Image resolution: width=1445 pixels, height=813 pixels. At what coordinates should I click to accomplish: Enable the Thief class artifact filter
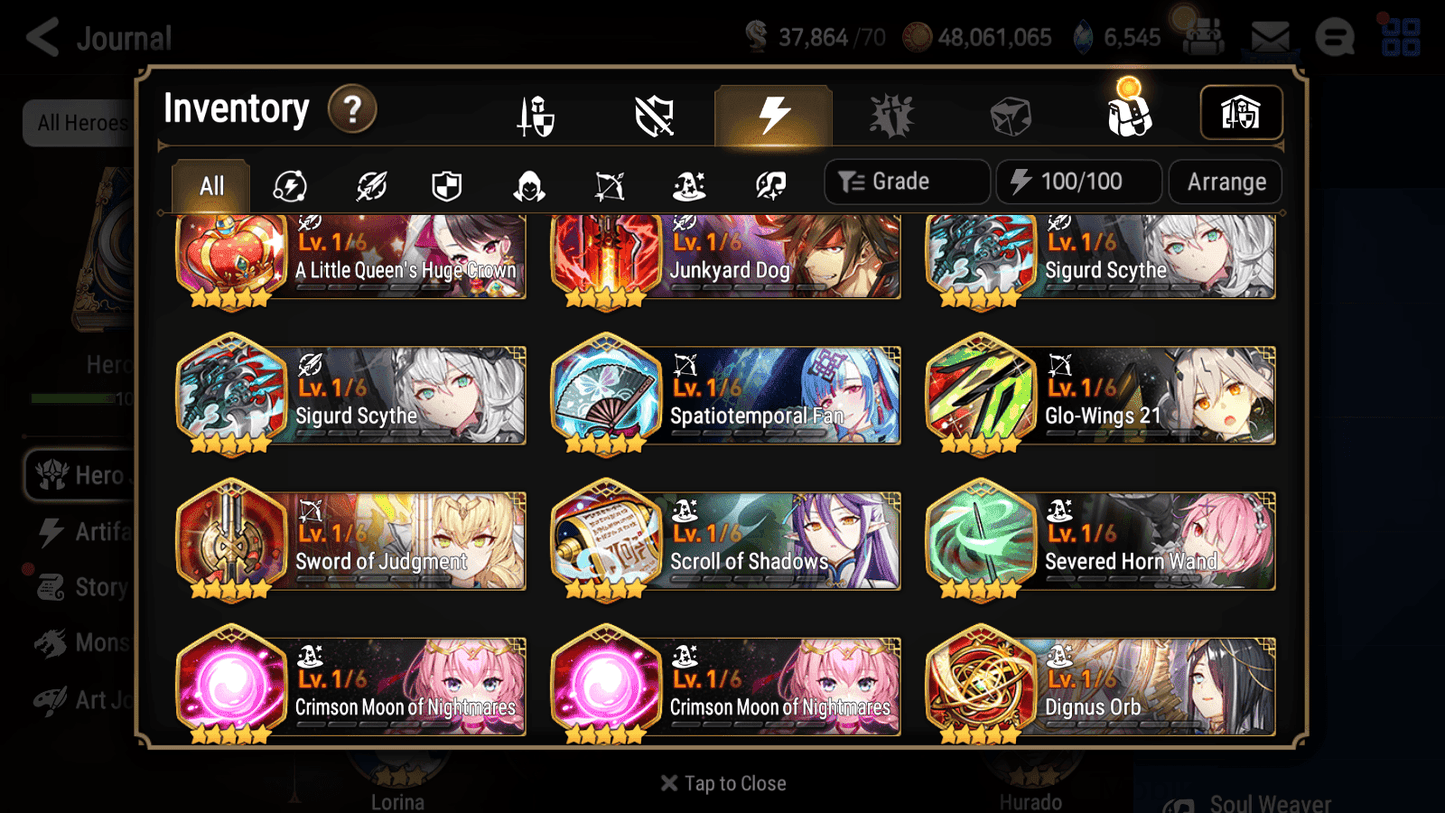point(528,185)
